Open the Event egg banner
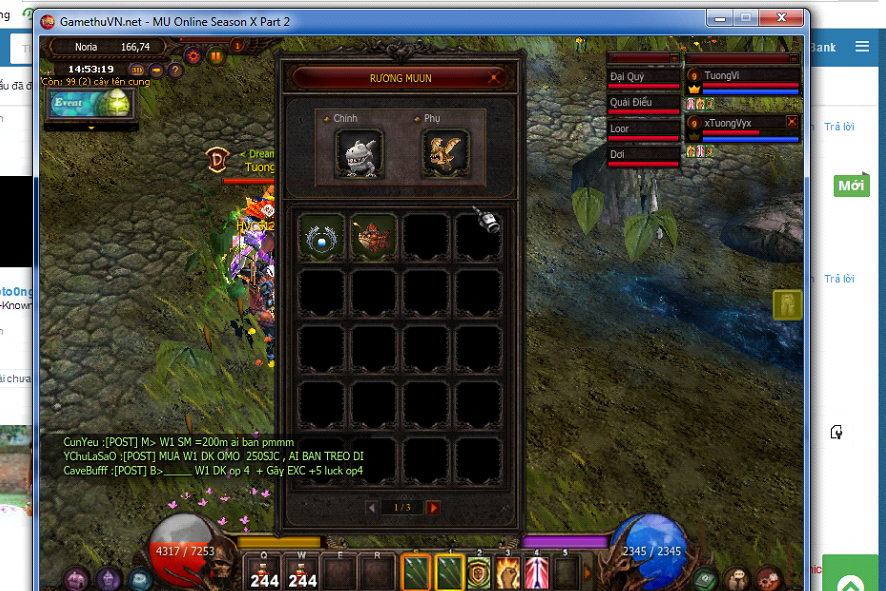 coord(90,103)
